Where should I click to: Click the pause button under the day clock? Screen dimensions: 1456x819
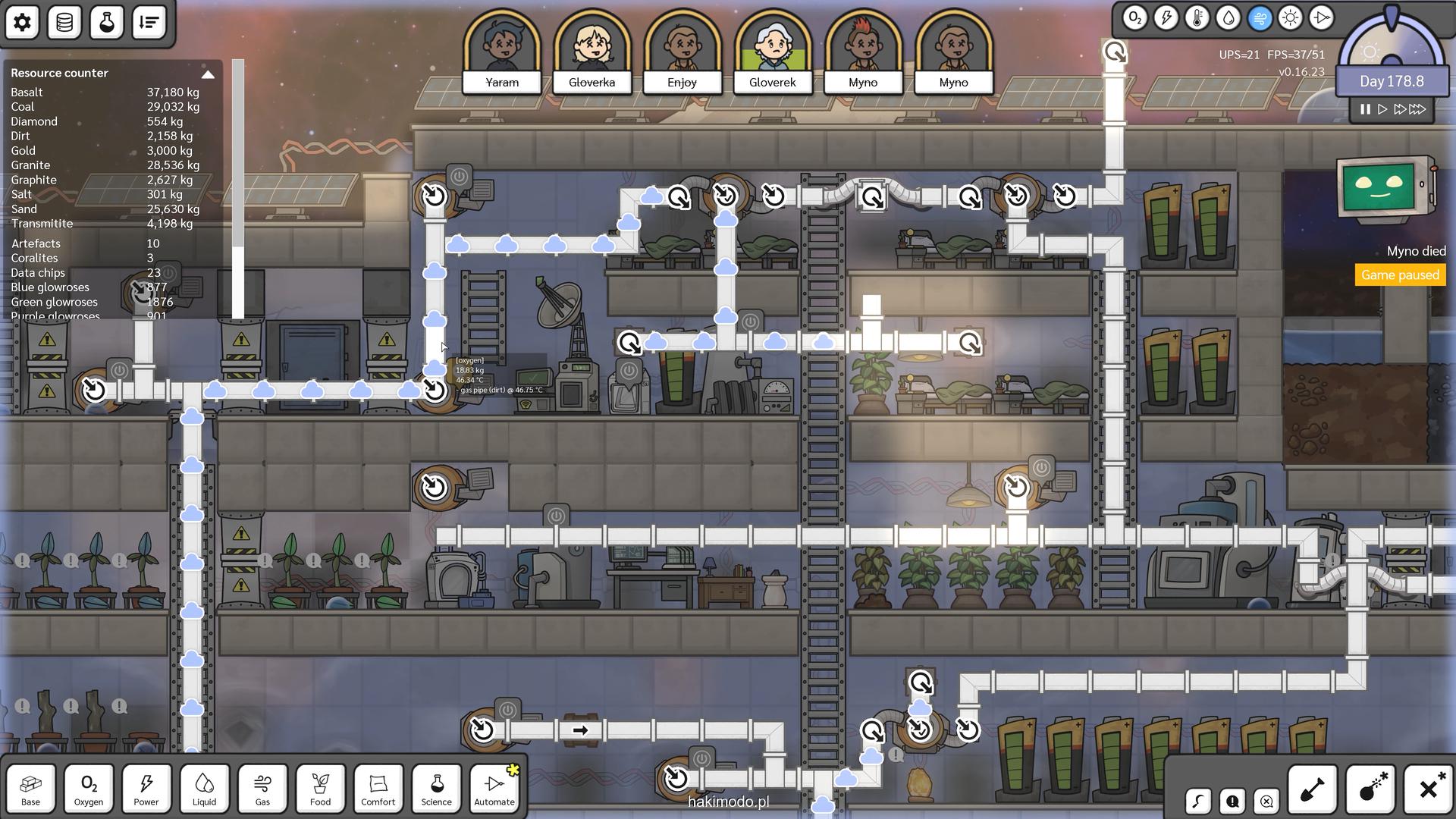pos(1365,109)
